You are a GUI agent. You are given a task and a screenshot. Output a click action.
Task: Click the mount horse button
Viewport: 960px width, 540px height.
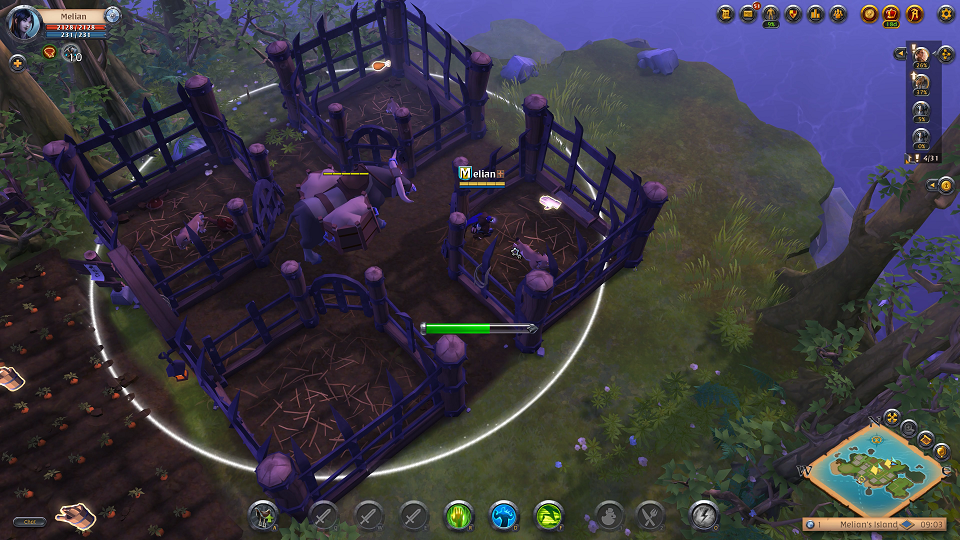(x=264, y=515)
